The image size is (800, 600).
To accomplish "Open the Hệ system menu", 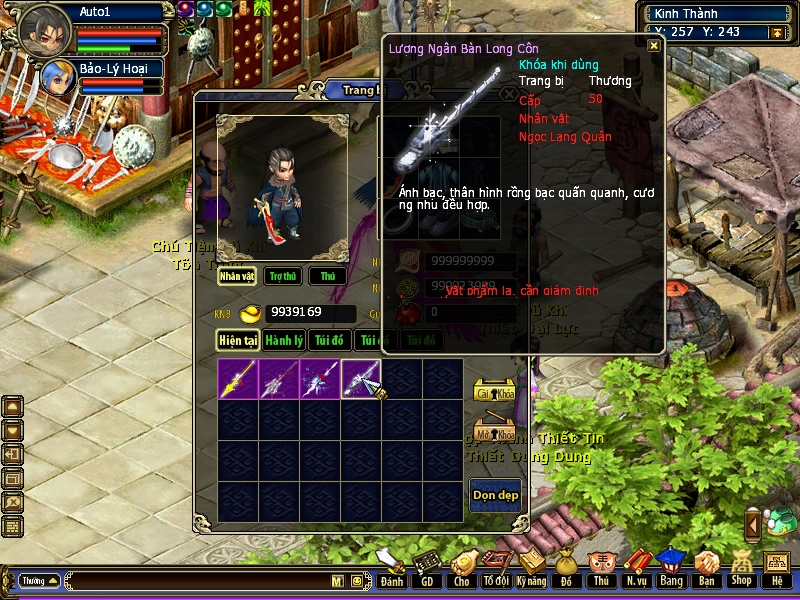I will tap(777, 568).
